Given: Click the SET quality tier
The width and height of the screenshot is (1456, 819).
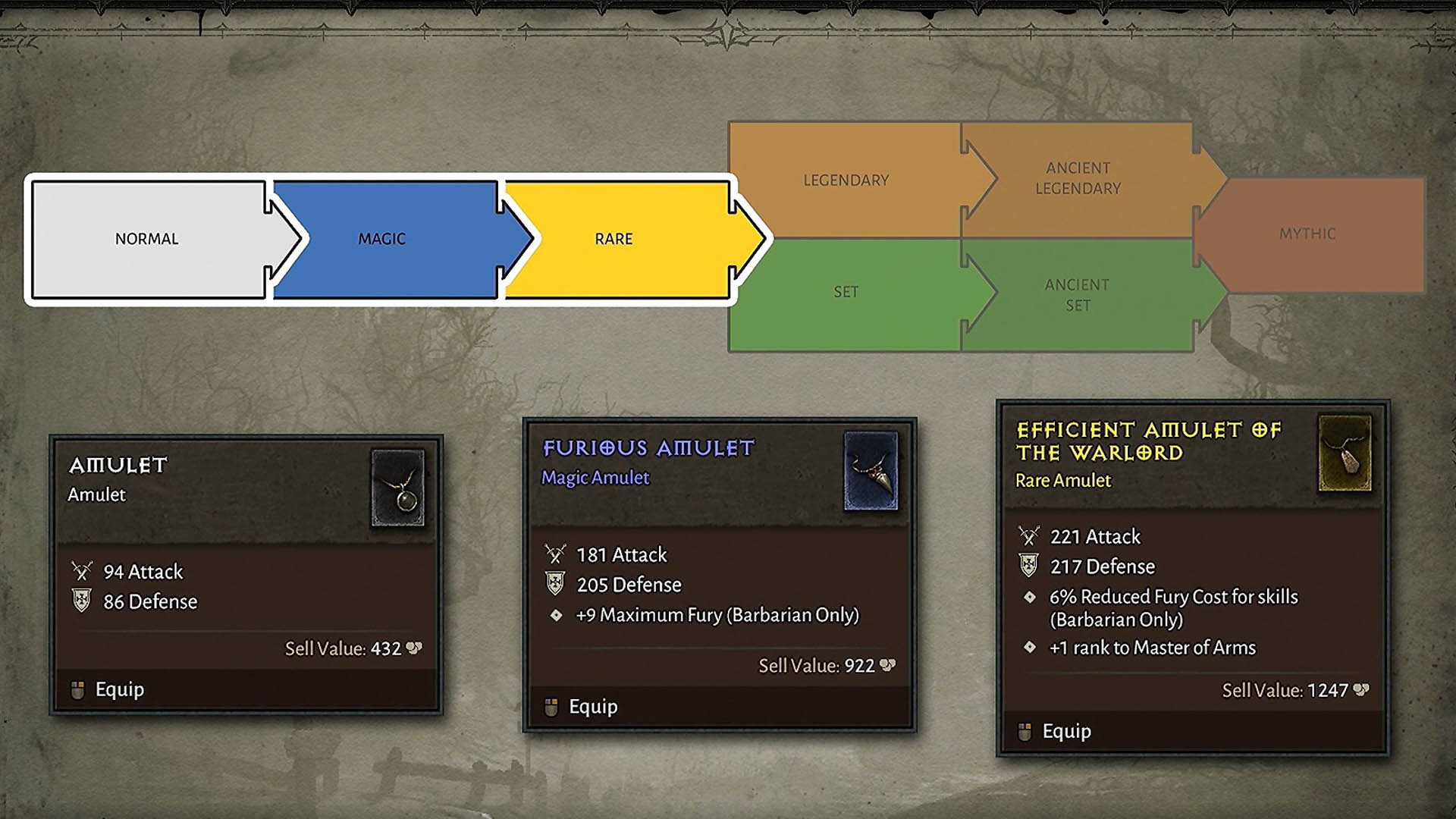Looking at the screenshot, I should [846, 292].
